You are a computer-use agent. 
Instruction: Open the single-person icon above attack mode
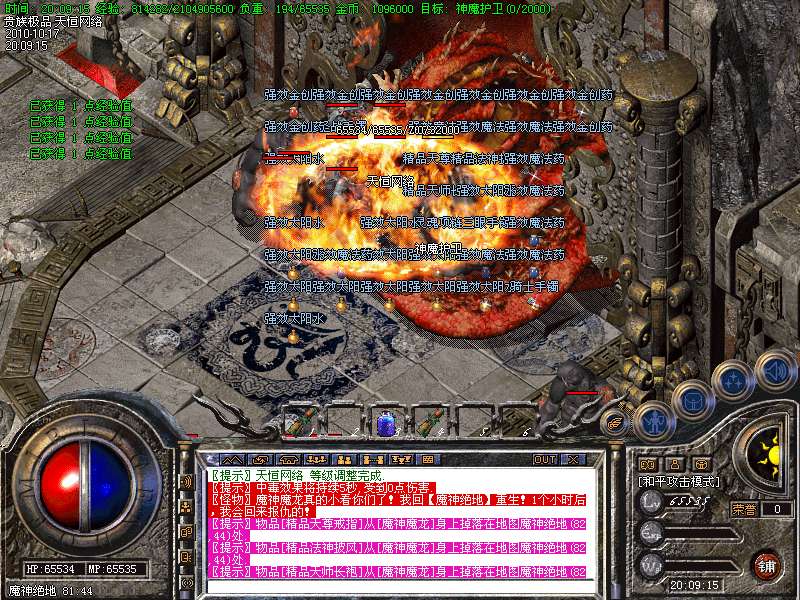click(x=675, y=465)
